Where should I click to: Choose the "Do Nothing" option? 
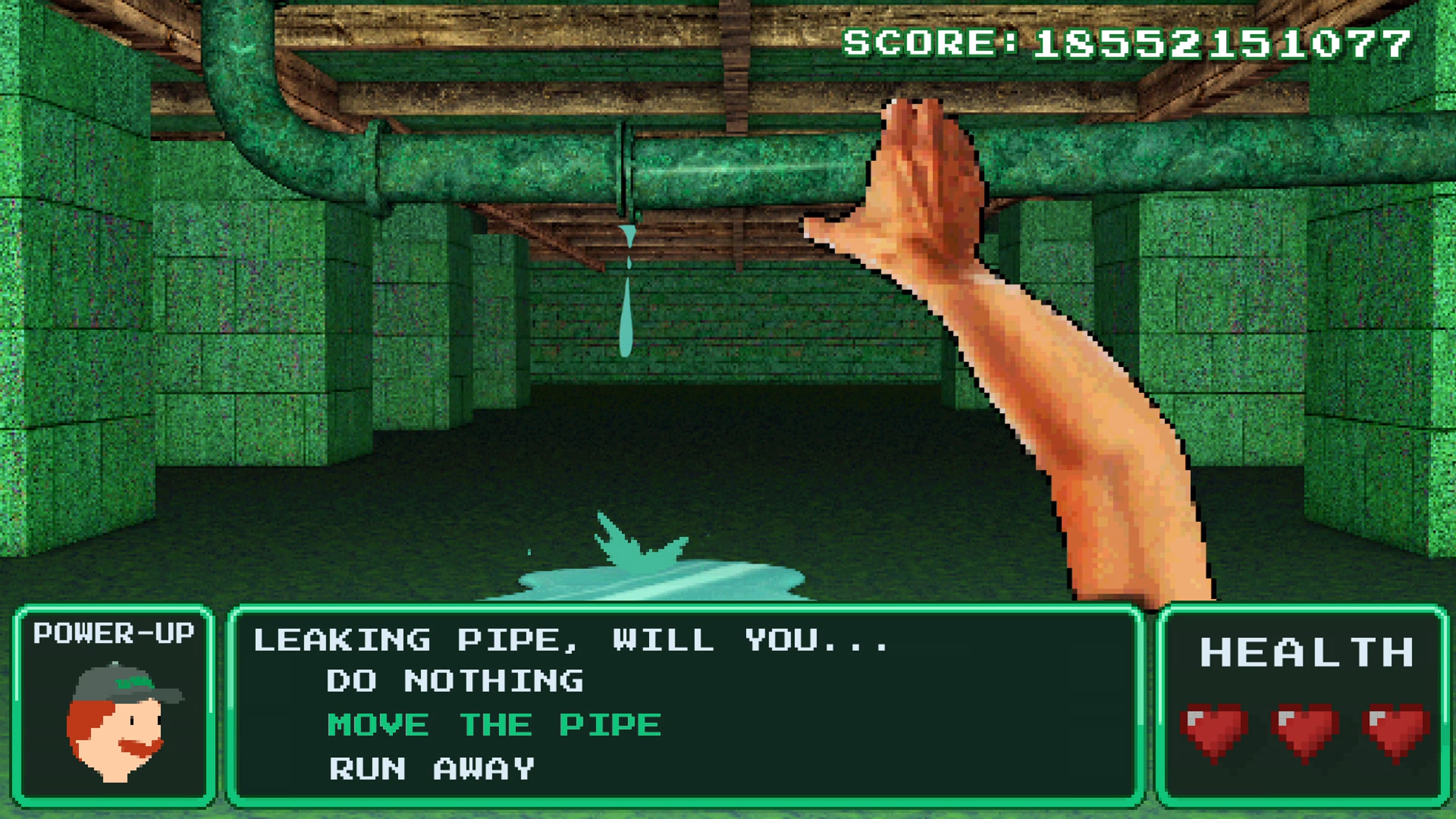coord(454,681)
